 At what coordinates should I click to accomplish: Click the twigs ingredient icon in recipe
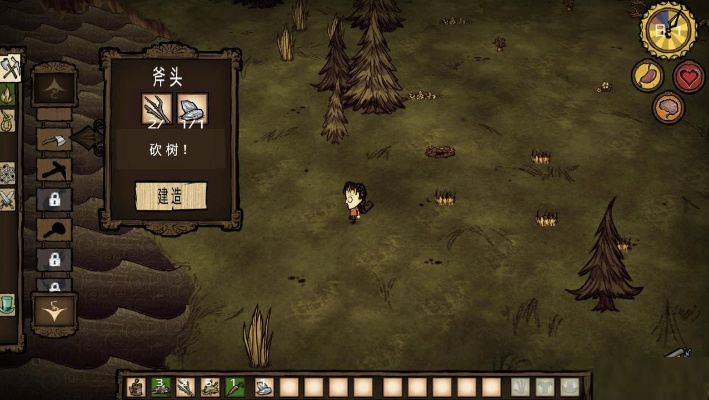158,110
